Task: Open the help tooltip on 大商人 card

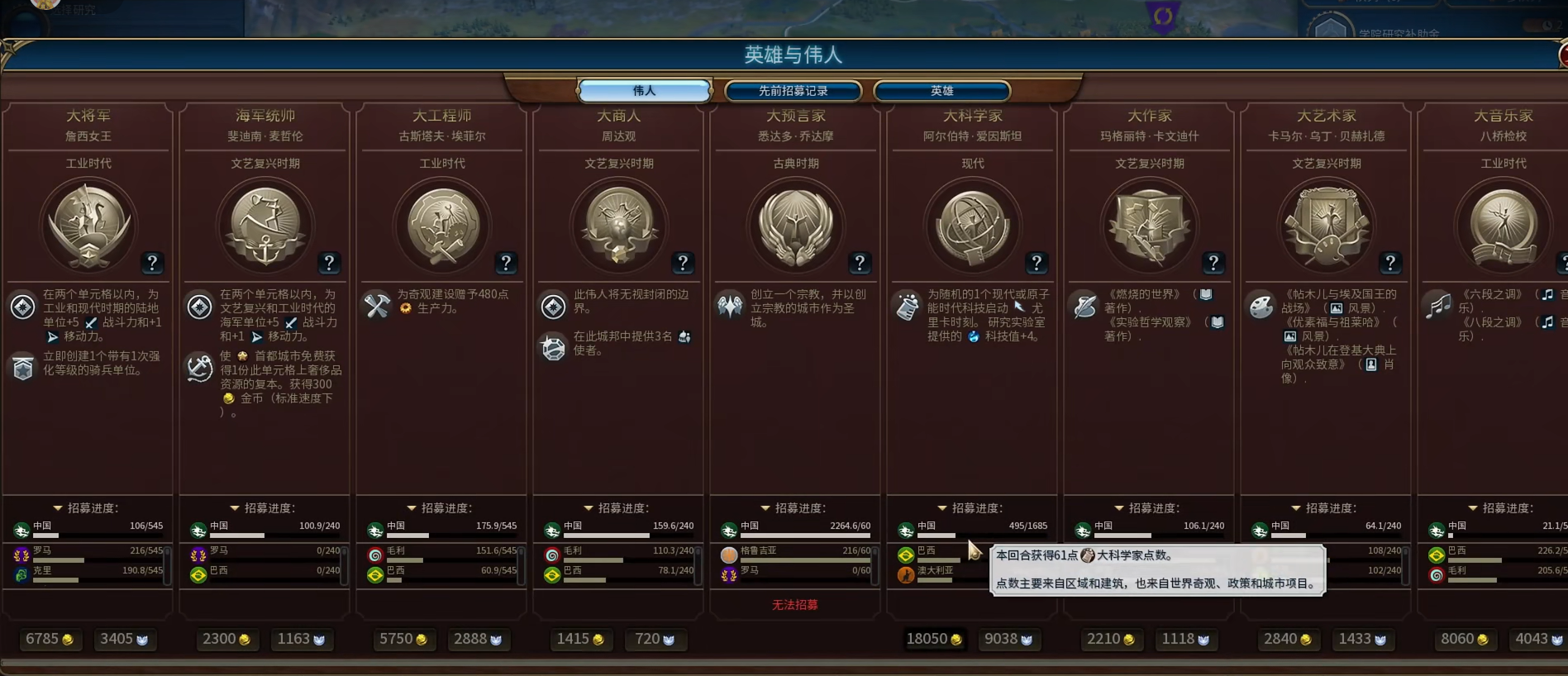Action: (x=683, y=264)
